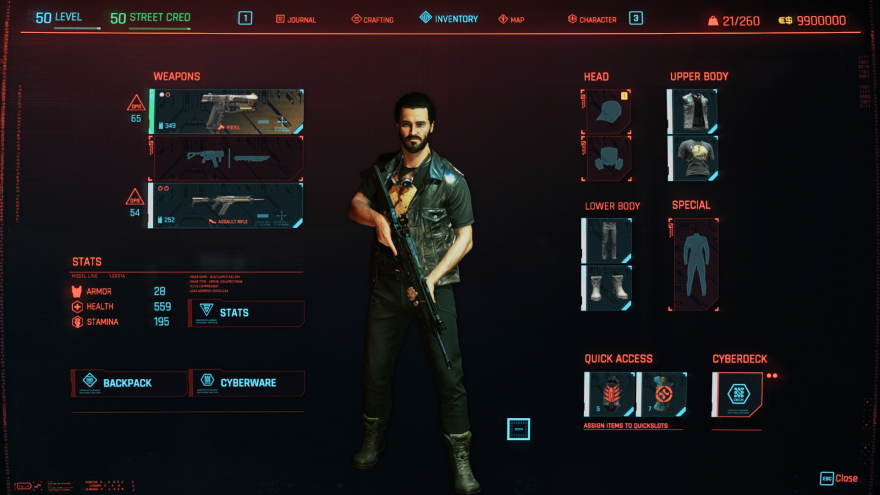Switch to the Crafting tab
Viewport: 880px width, 495px height.
point(373,19)
